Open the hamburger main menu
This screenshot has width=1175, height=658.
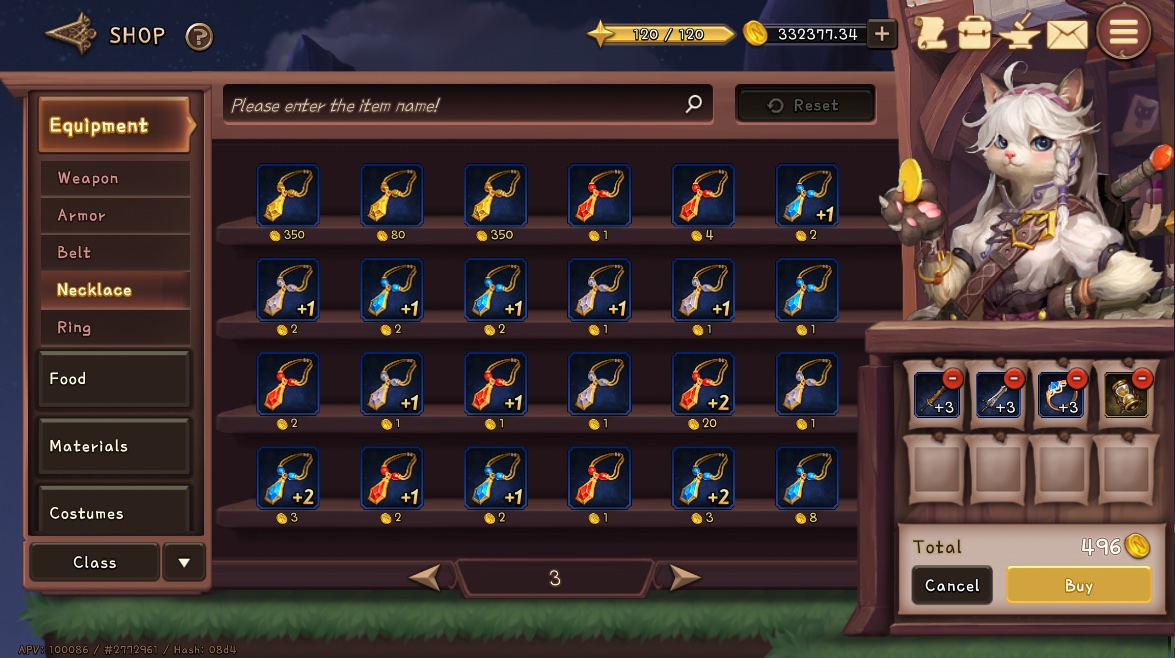1123,33
